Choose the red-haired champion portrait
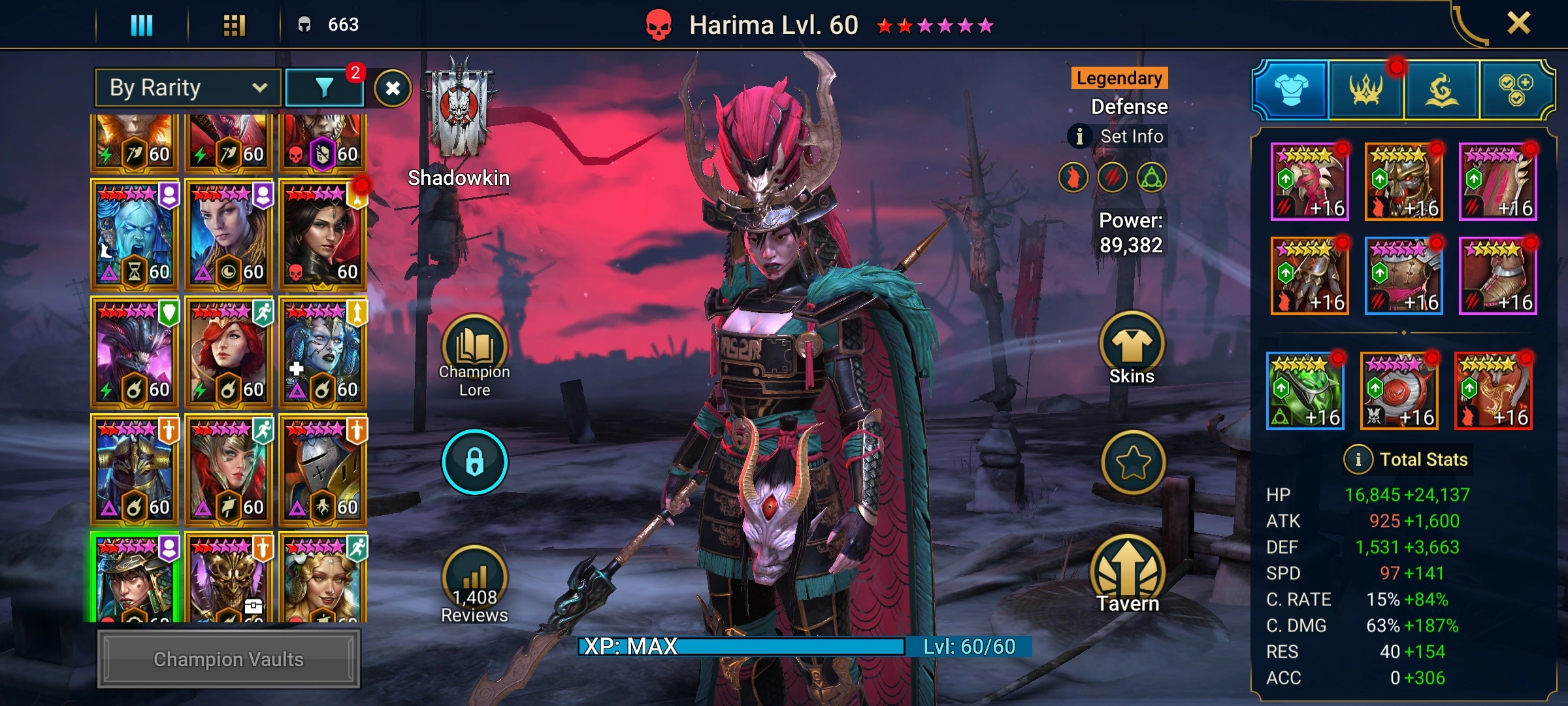Image resolution: width=1568 pixels, height=706 pixels. click(228, 352)
